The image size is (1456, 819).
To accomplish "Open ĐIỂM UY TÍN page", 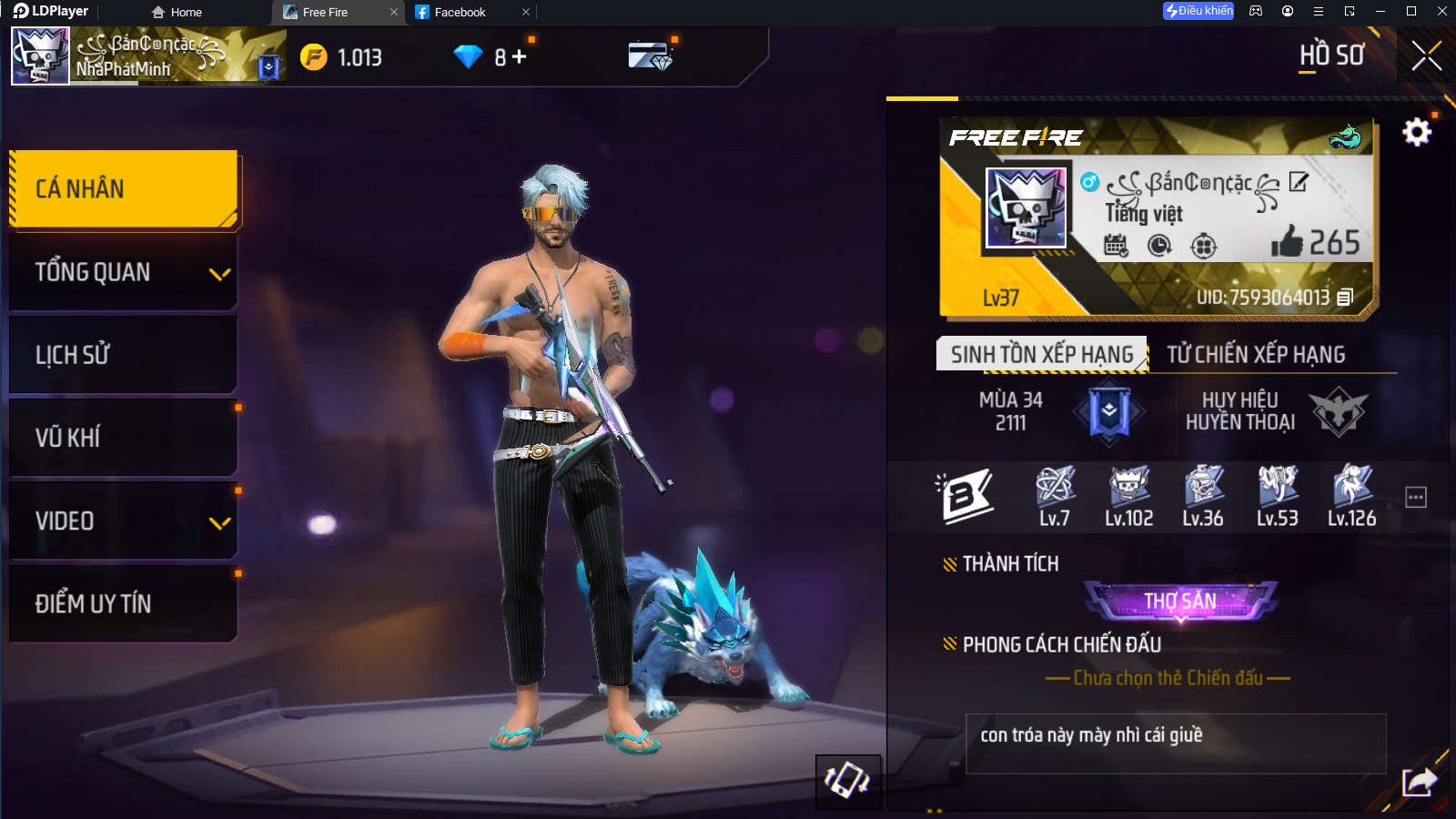I will [x=124, y=603].
